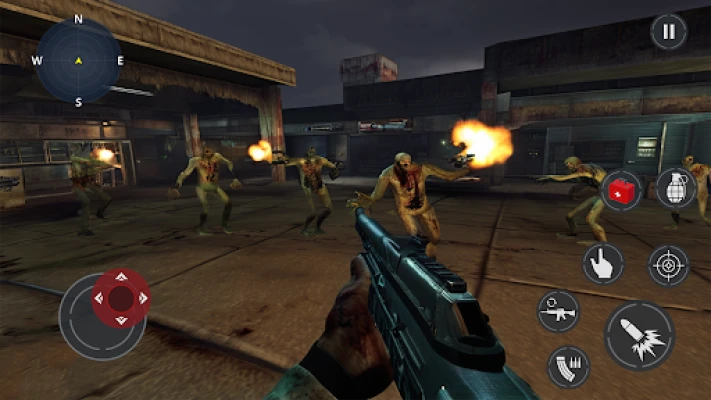The height and width of the screenshot is (400, 711).
Task: Pause the game
Action: (668, 31)
